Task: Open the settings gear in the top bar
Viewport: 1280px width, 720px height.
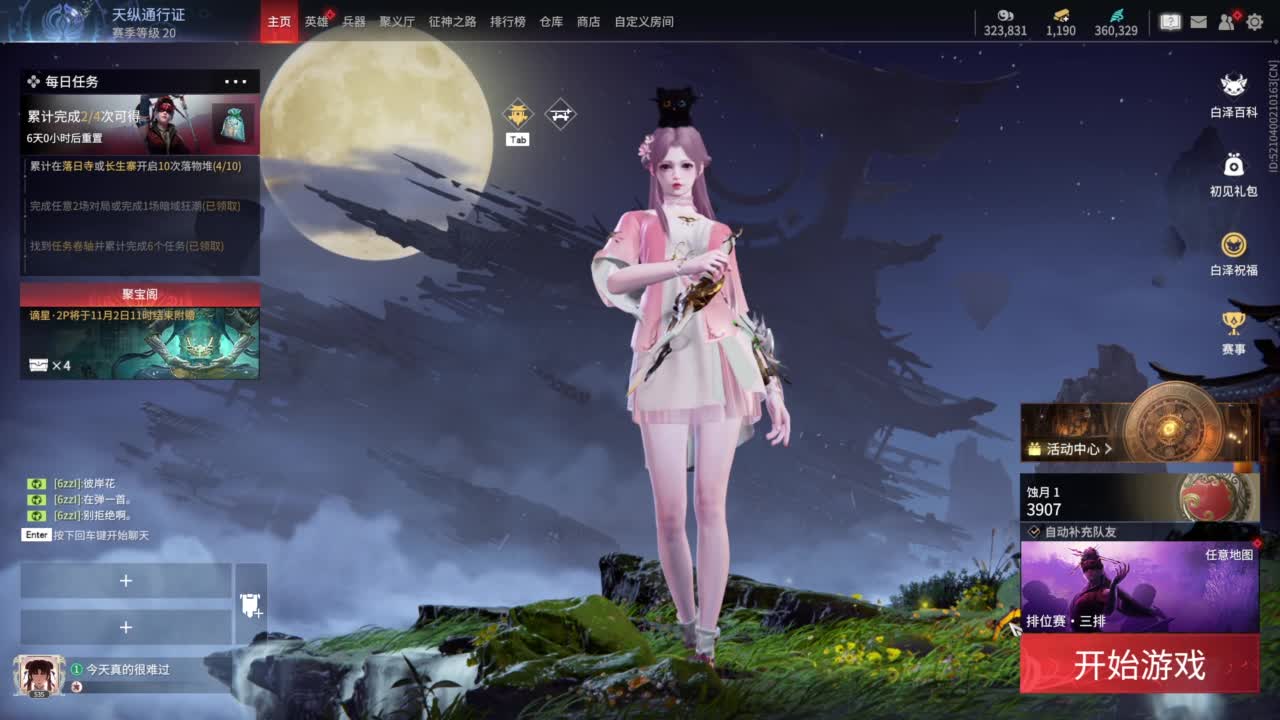Action: [x=1253, y=22]
